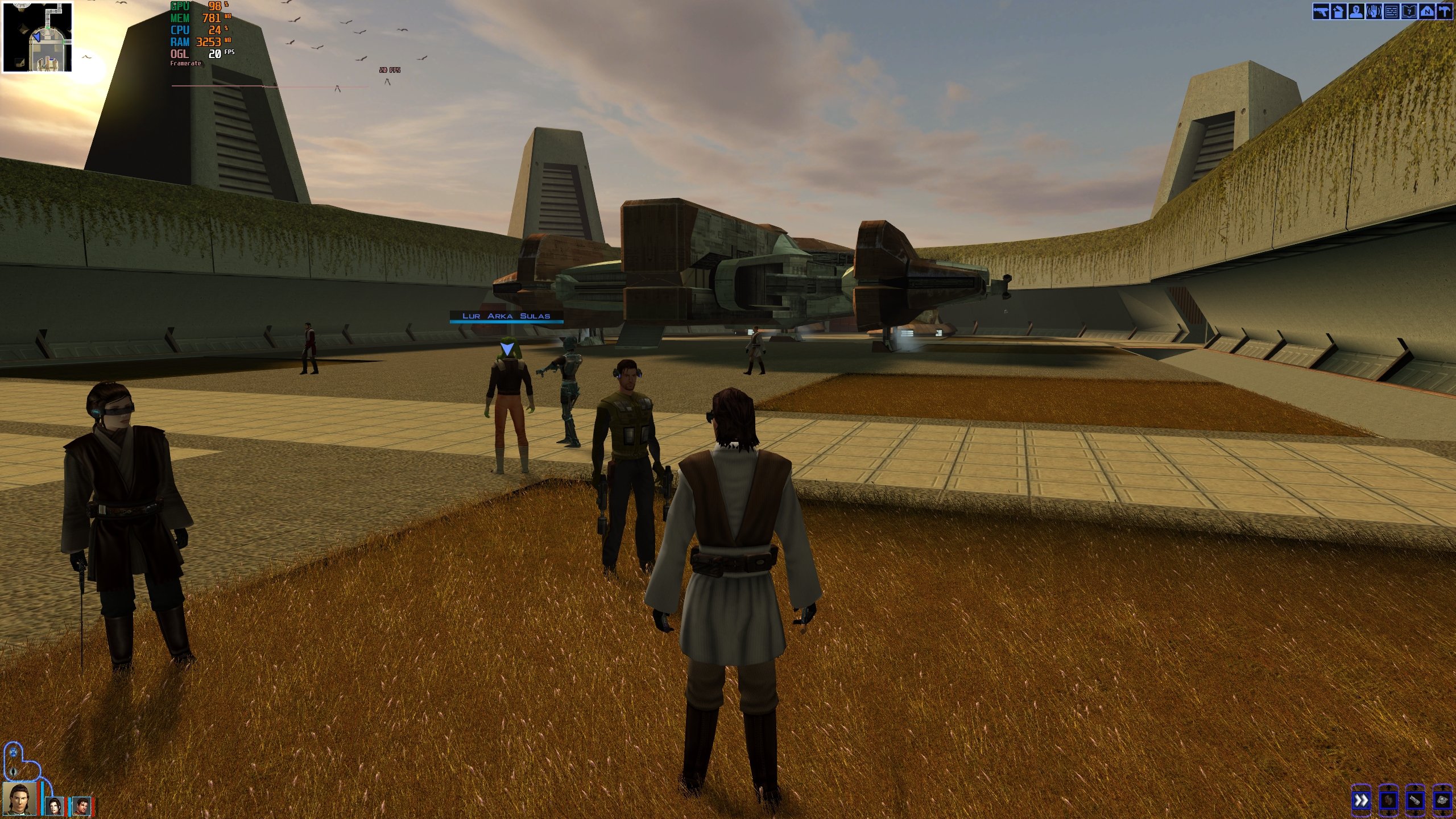Select the Lur Arka Sulas target label
The image size is (1456, 819).
(x=506, y=316)
